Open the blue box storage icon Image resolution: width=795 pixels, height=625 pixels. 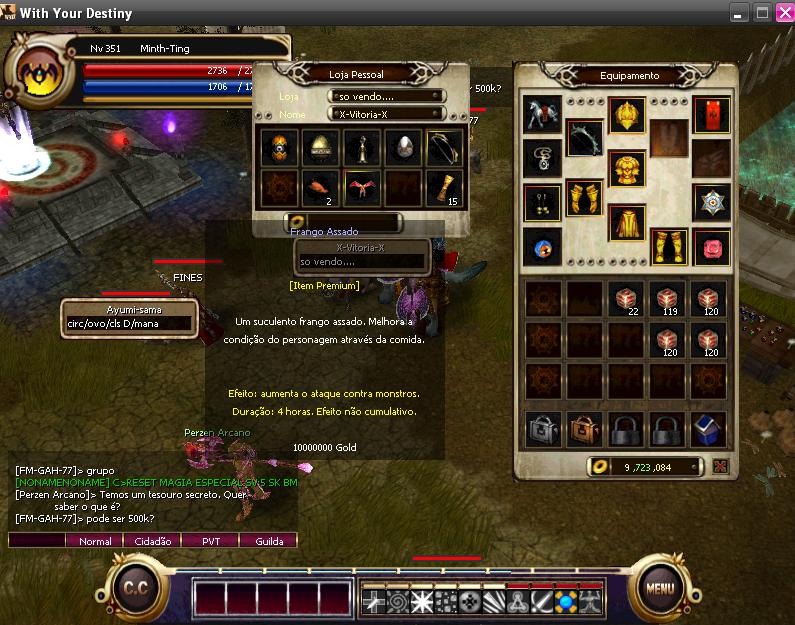tap(710, 429)
